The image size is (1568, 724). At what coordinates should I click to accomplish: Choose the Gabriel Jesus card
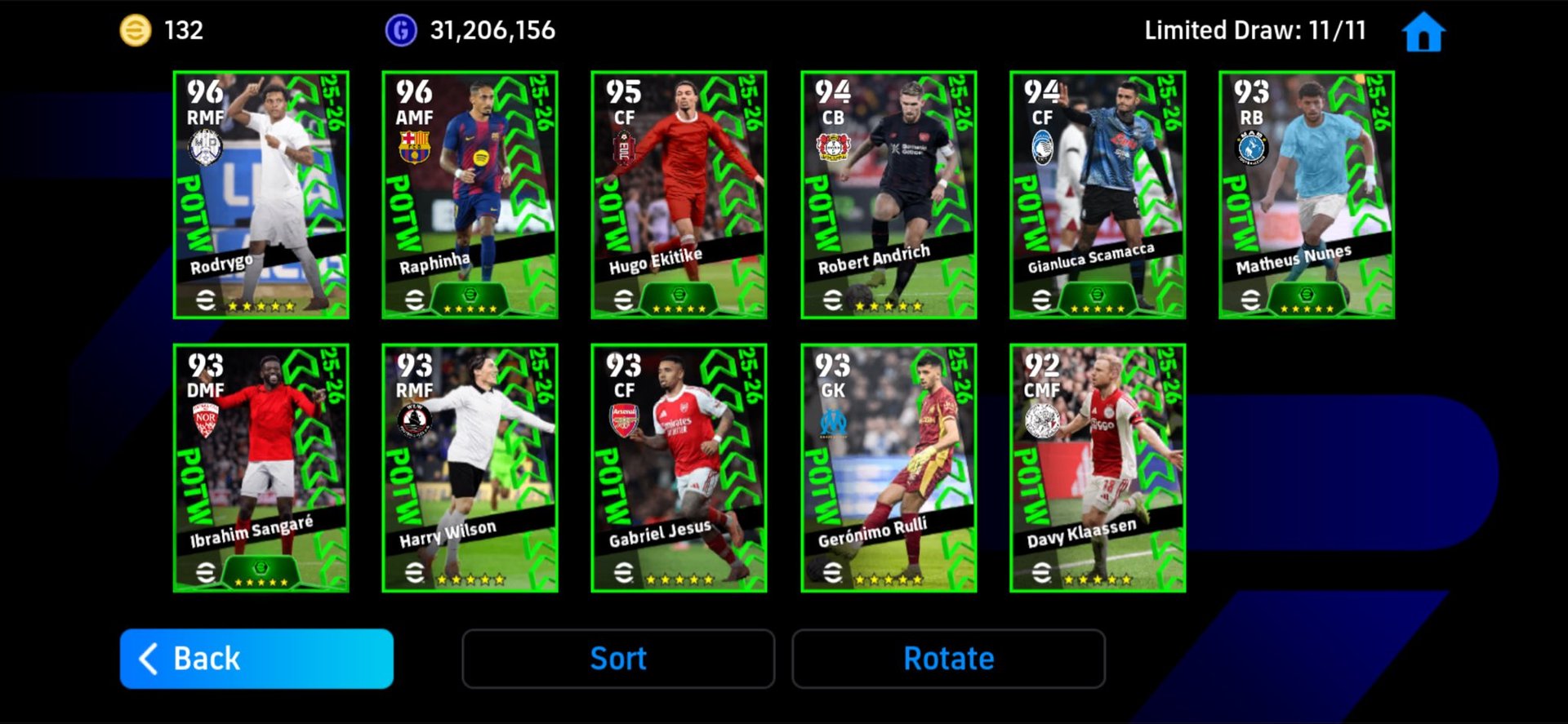[679, 468]
